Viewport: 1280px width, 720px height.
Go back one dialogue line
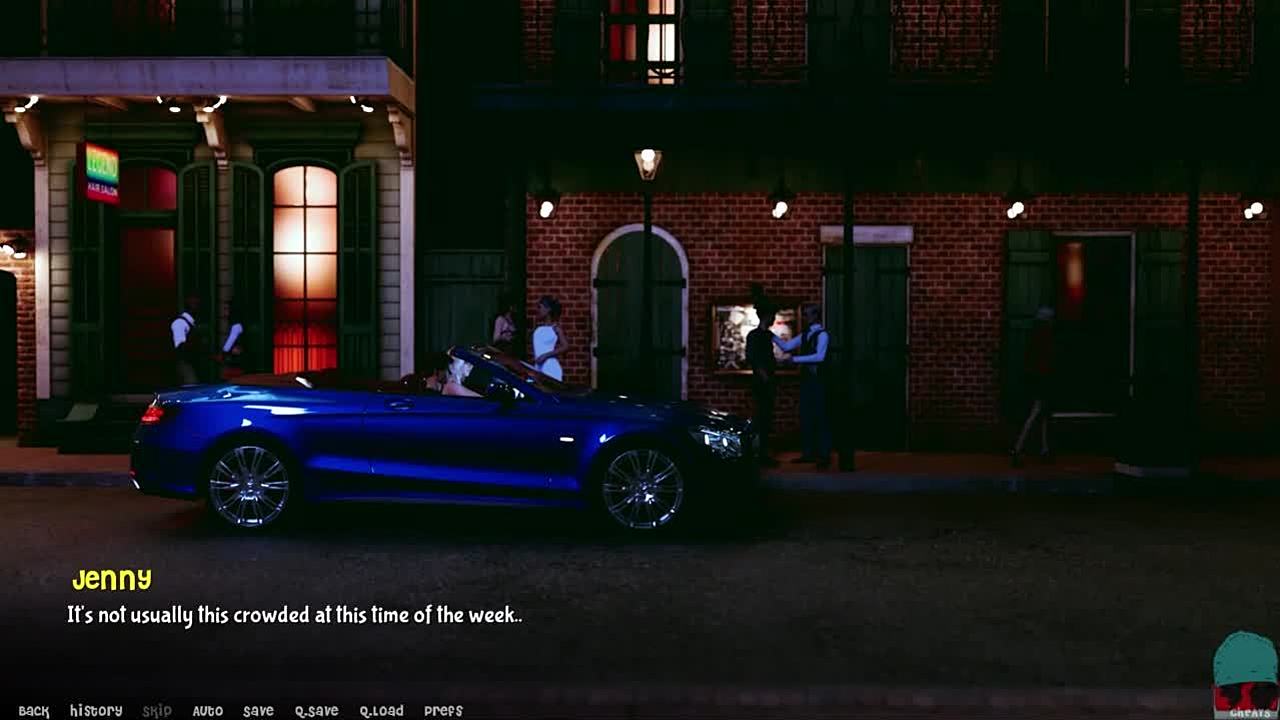pos(33,711)
